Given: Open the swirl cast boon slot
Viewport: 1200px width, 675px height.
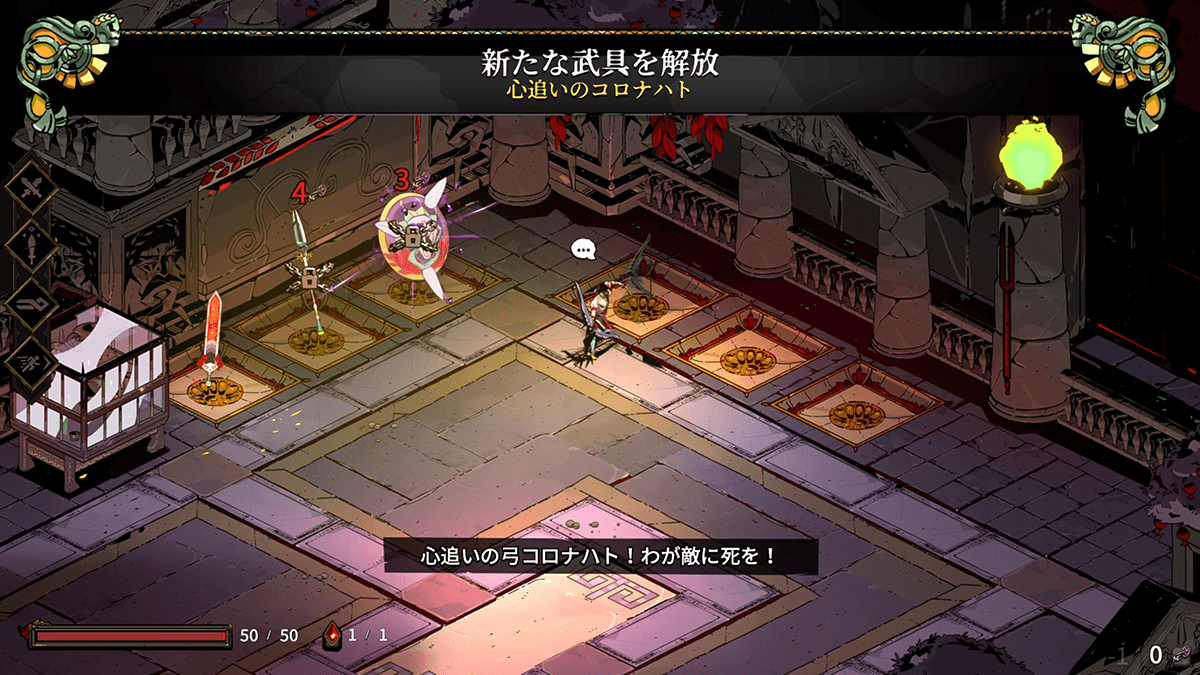Looking at the screenshot, I should coord(31,305).
